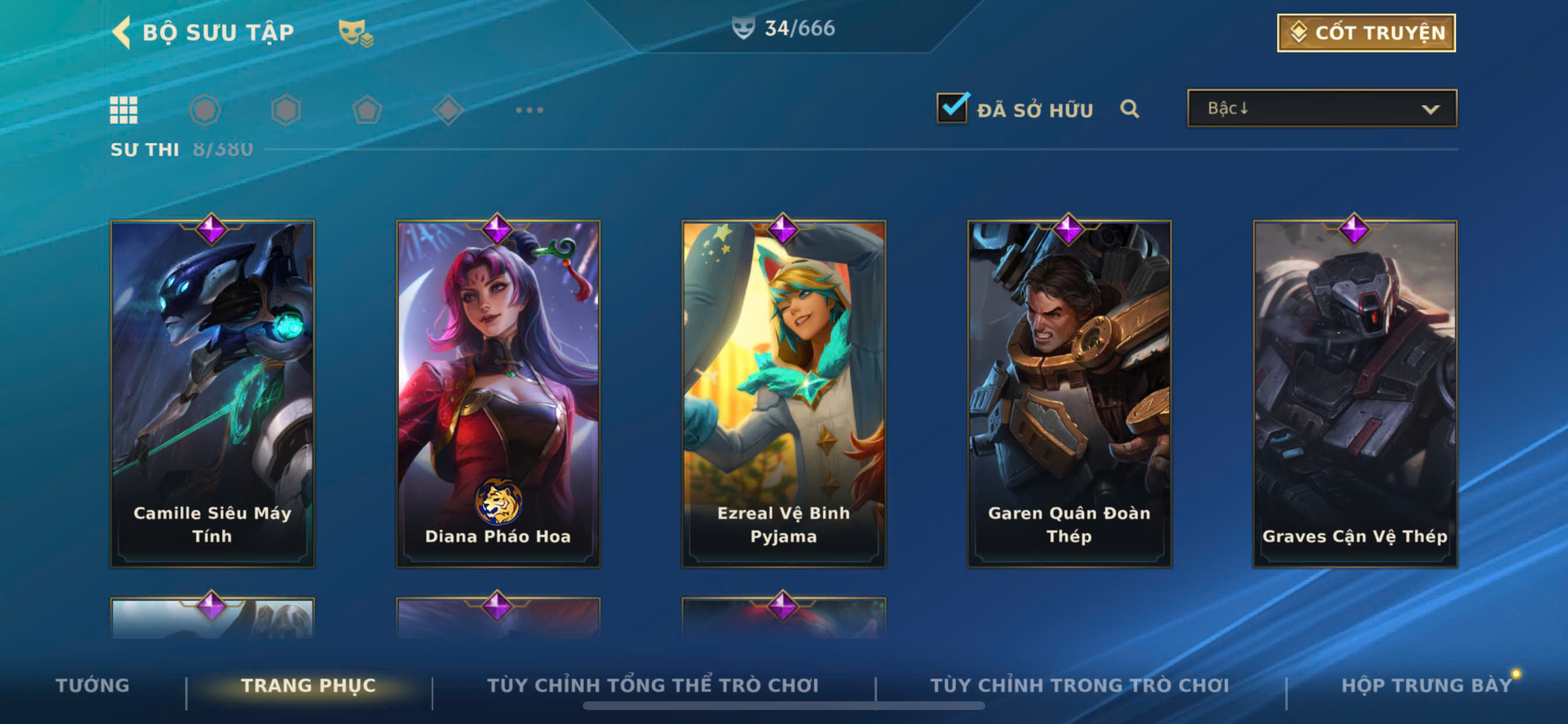Select Camille Siêu Máy Tính skin card

[212, 393]
